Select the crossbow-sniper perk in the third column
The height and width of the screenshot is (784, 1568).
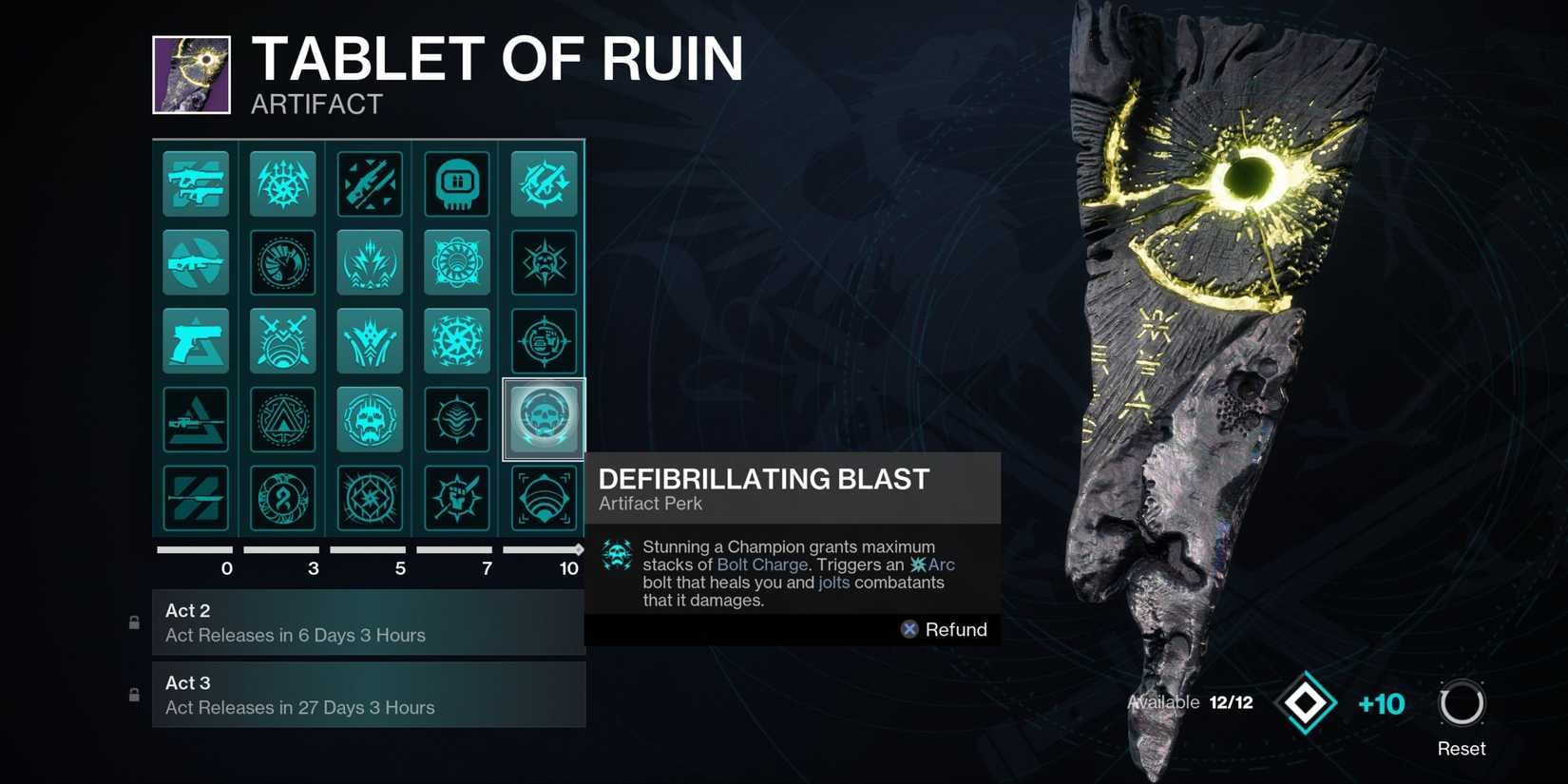tap(370, 183)
